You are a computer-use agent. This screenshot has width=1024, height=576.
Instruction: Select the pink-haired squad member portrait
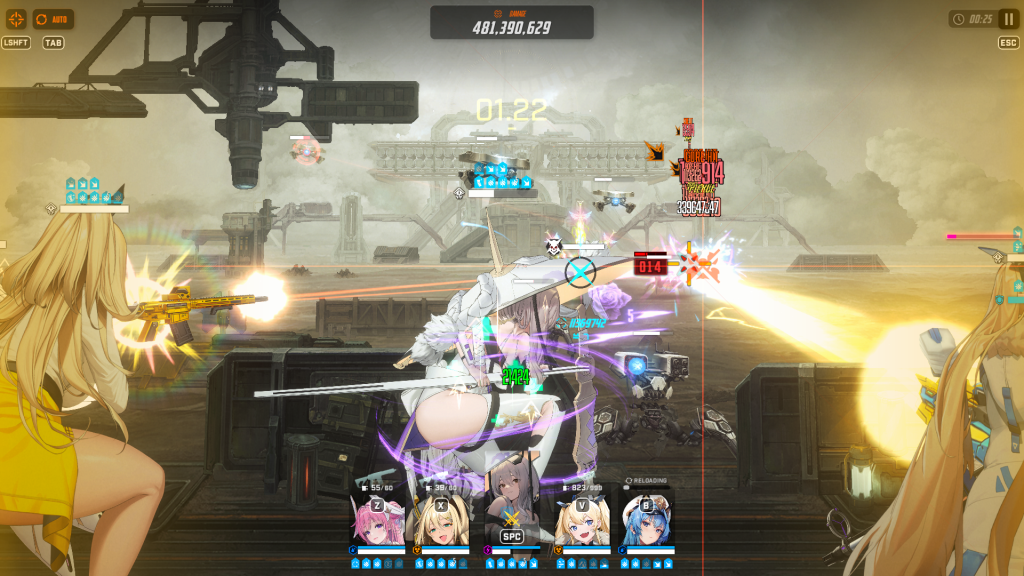378,520
